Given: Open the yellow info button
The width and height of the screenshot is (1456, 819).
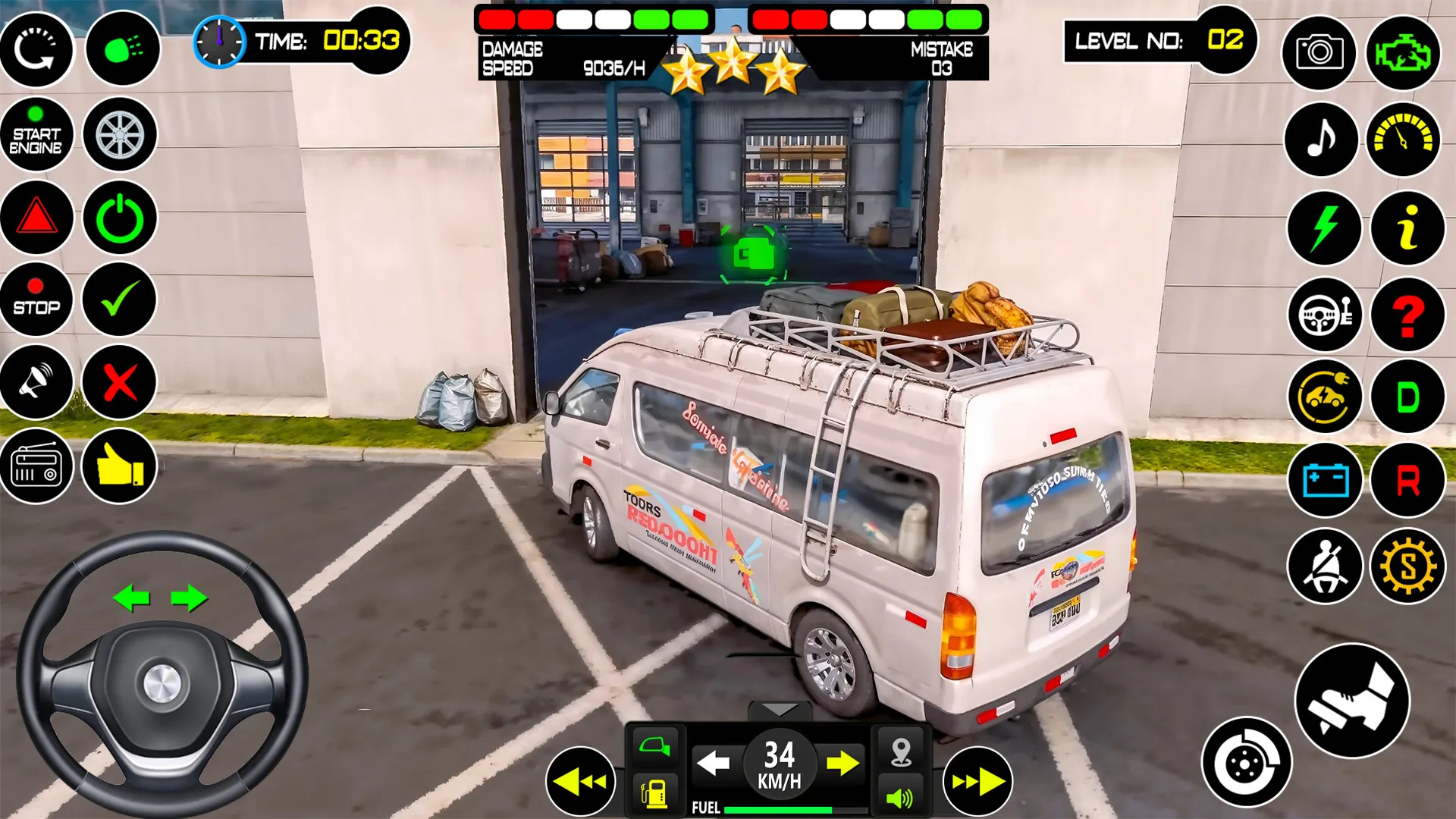Looking at the screenshot, I should click(1407, 227).
